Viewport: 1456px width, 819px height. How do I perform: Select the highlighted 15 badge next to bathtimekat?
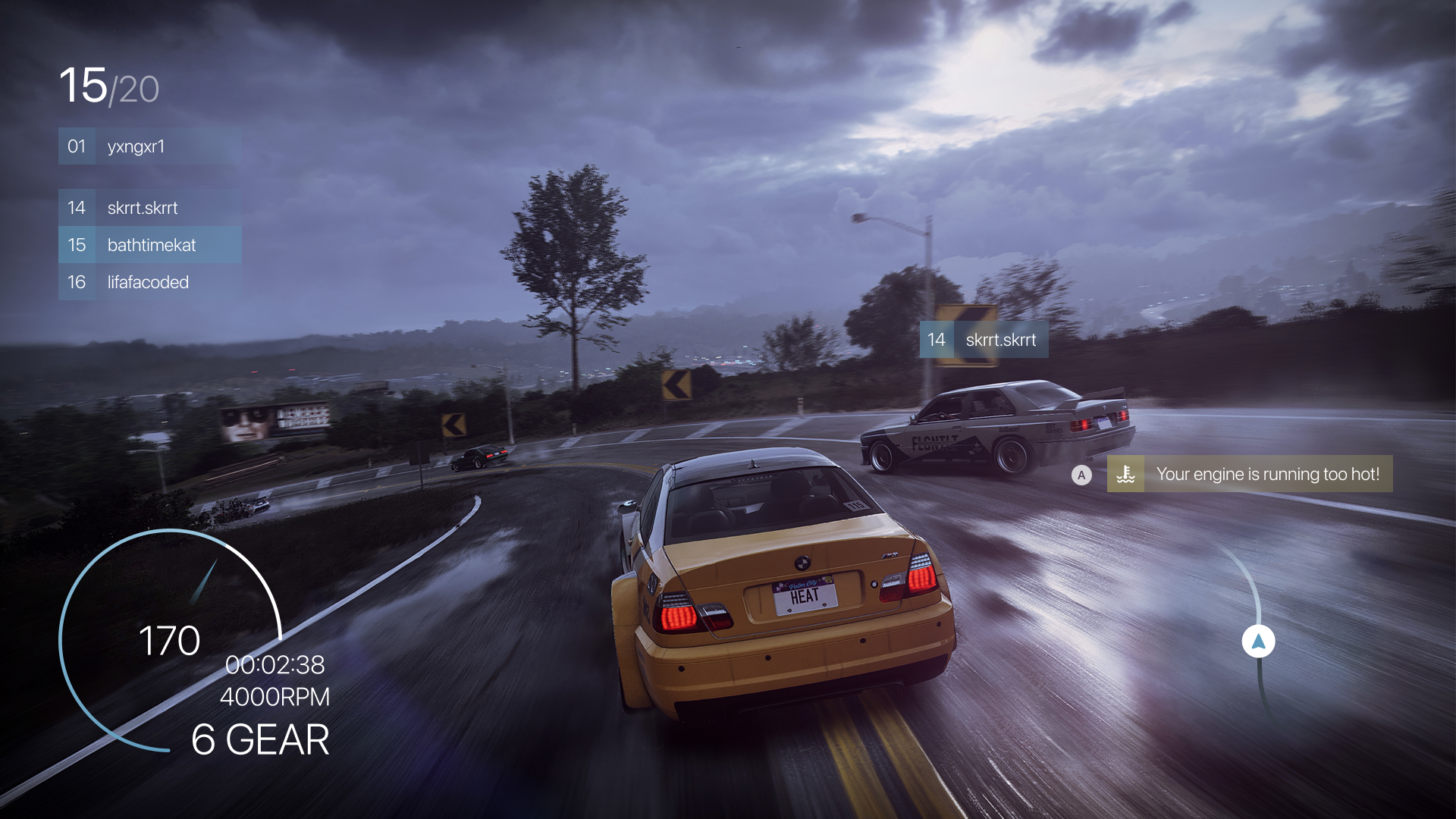tap(77, 244)
